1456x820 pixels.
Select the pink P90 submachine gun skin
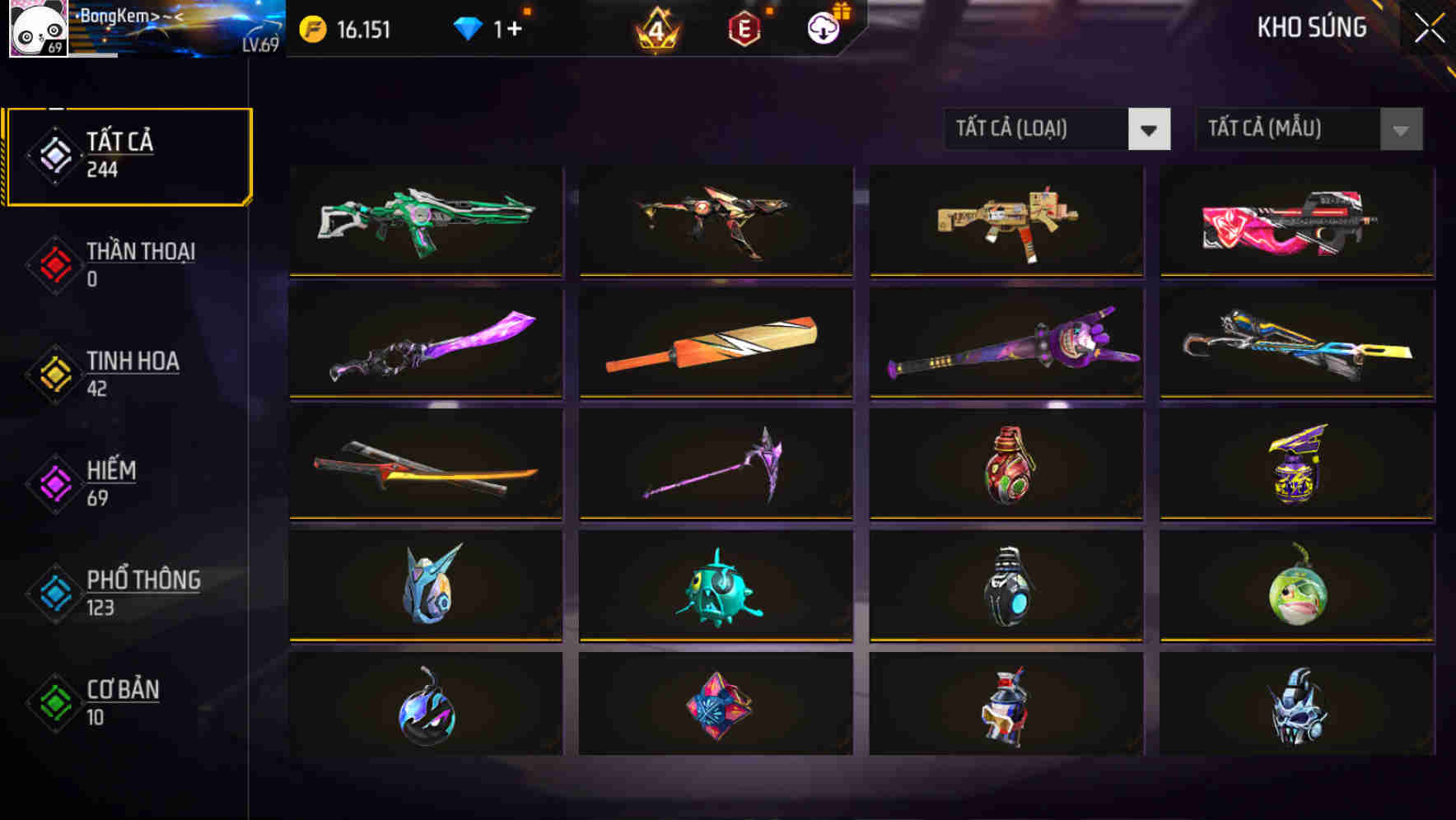coord(1295,221)
